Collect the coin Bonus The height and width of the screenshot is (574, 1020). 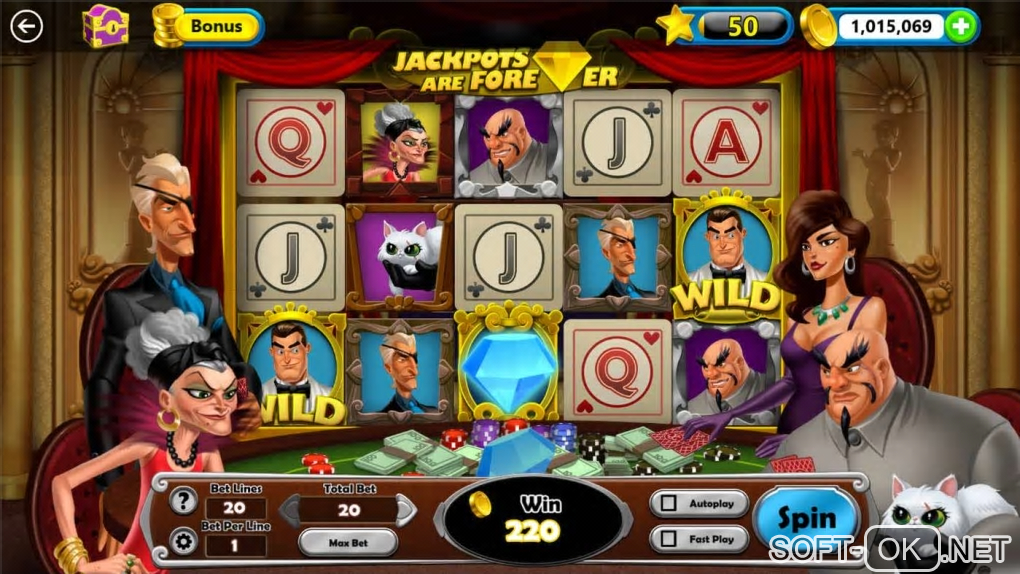pyautogui.click(x=208, y=26)
